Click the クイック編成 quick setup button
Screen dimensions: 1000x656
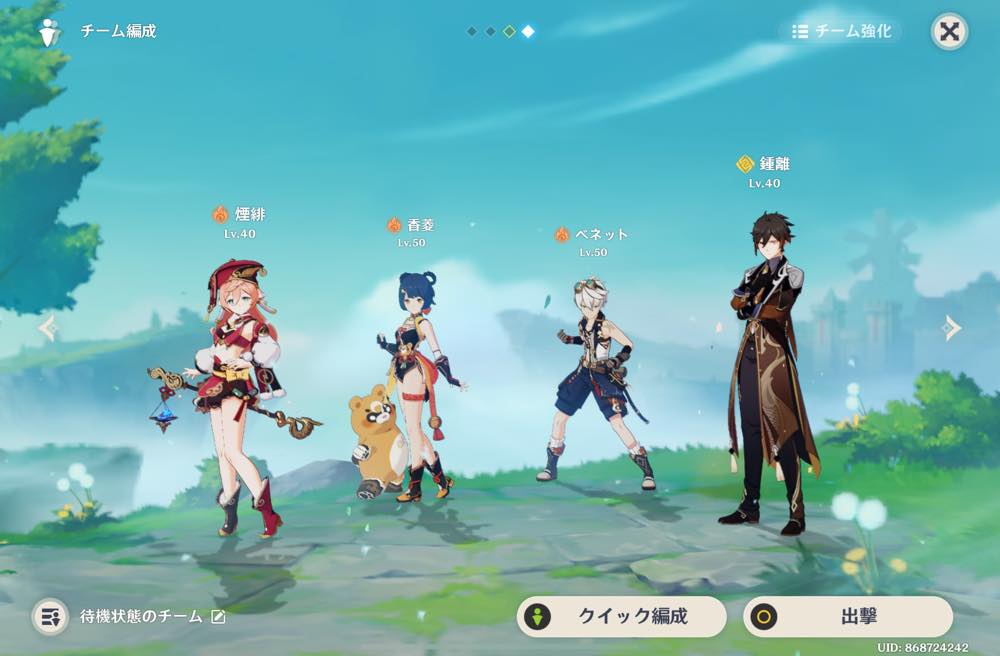pos(621,616)
